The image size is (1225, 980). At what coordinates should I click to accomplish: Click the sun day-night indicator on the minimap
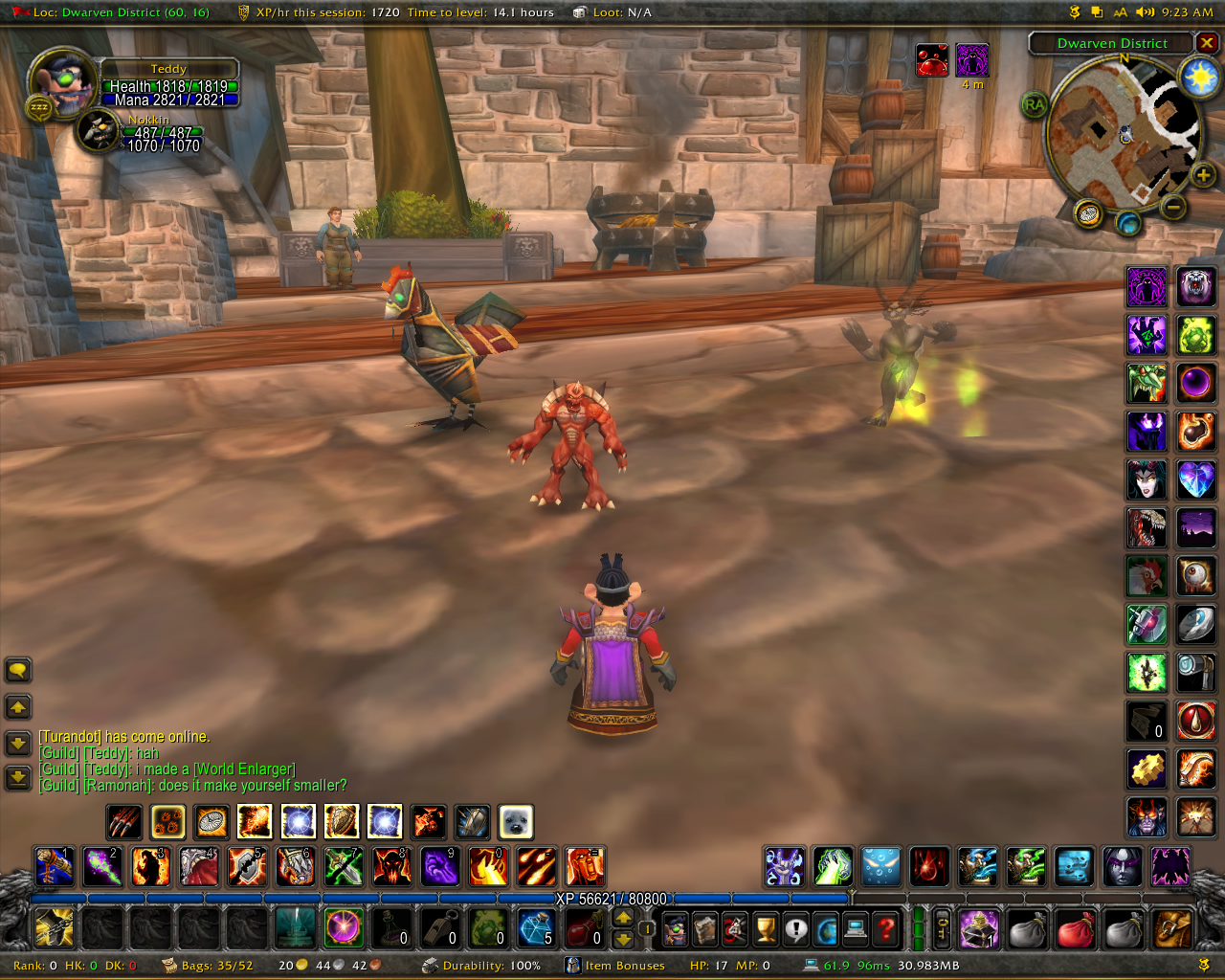point(1199,77)
